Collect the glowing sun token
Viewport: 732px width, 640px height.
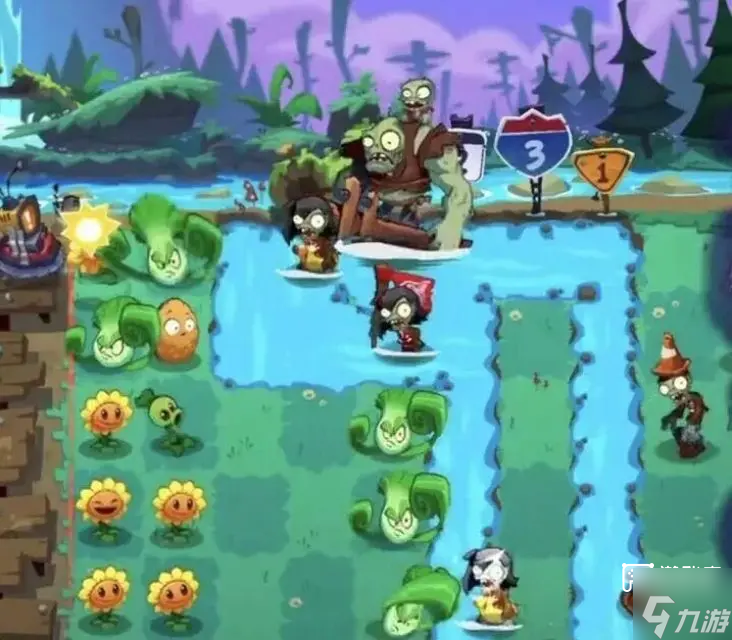point(89,229)
